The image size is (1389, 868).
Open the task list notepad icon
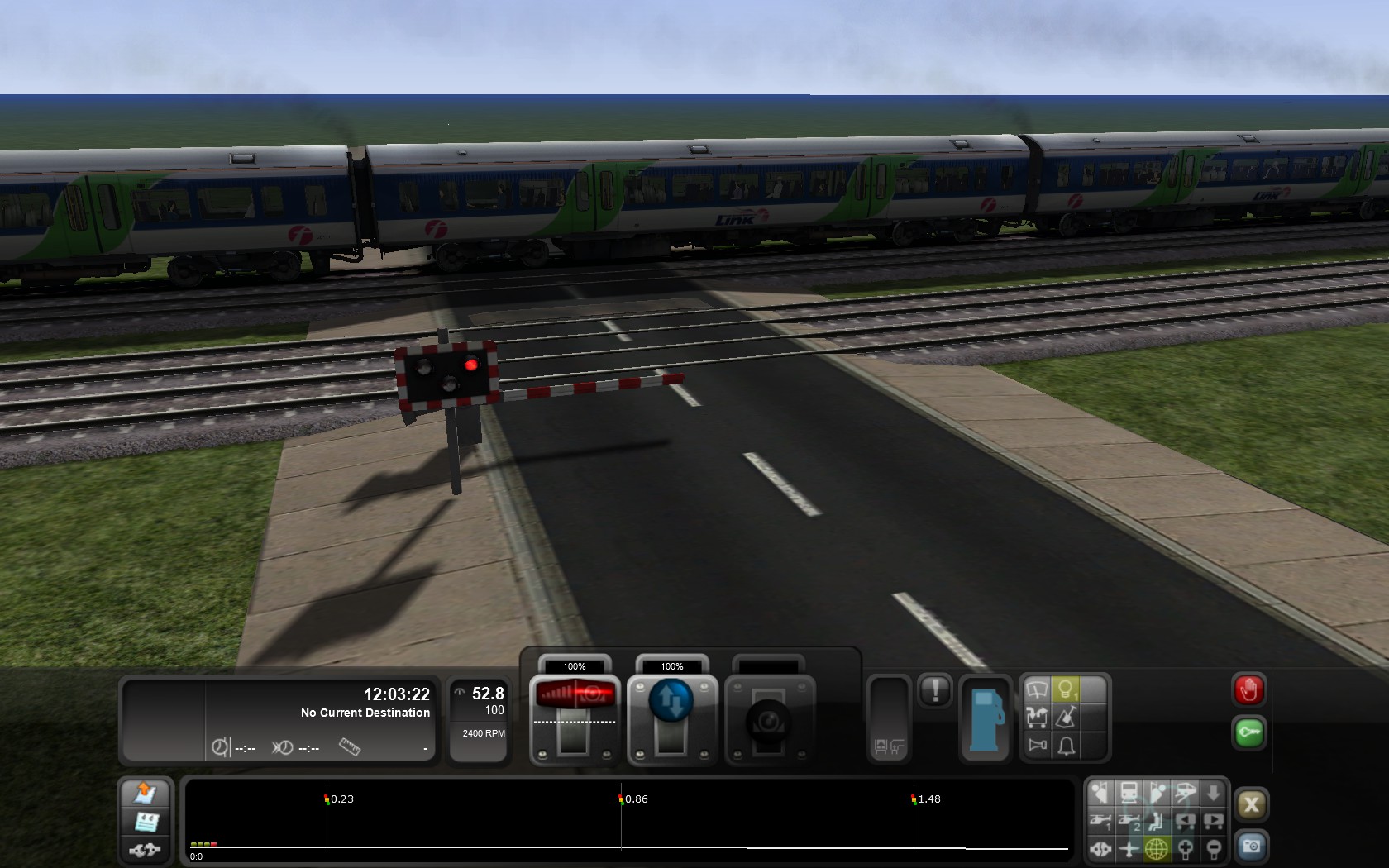point(146,822)
